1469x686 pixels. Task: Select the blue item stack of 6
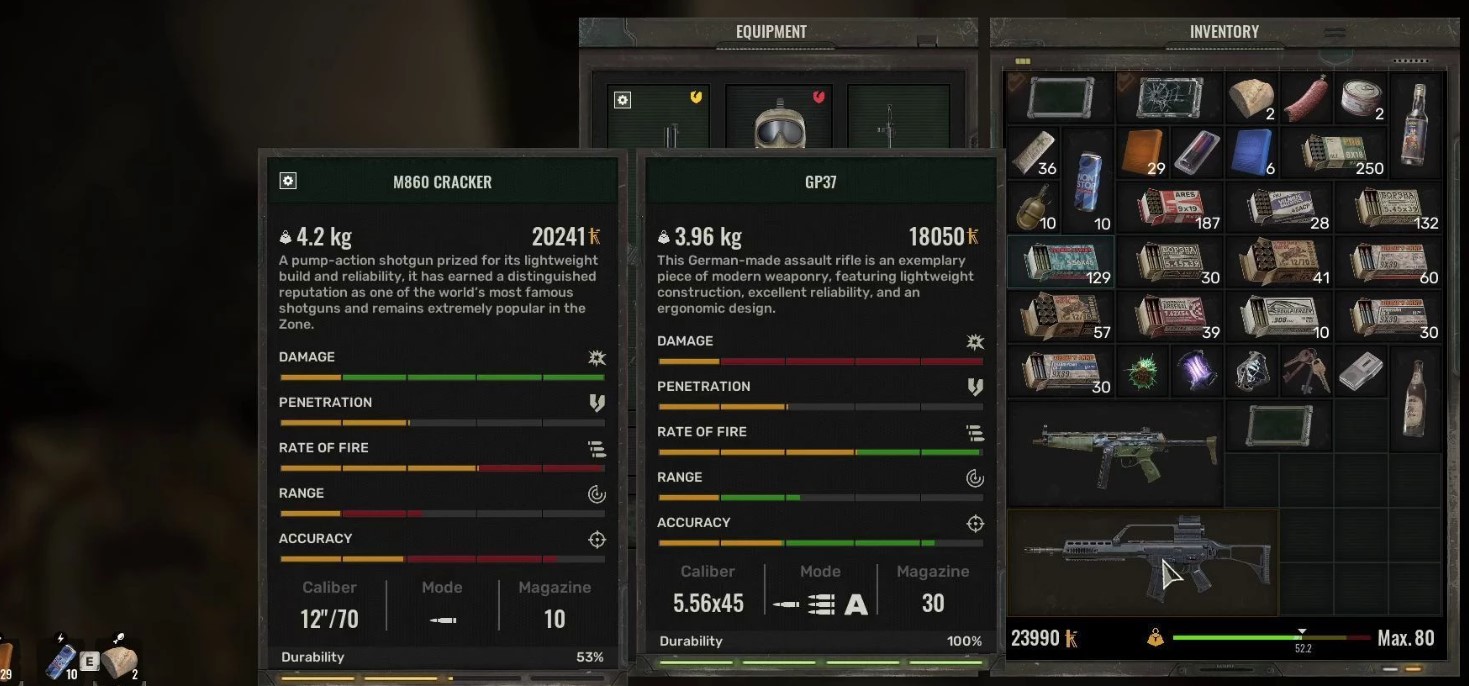click(x=1251, y=152)
